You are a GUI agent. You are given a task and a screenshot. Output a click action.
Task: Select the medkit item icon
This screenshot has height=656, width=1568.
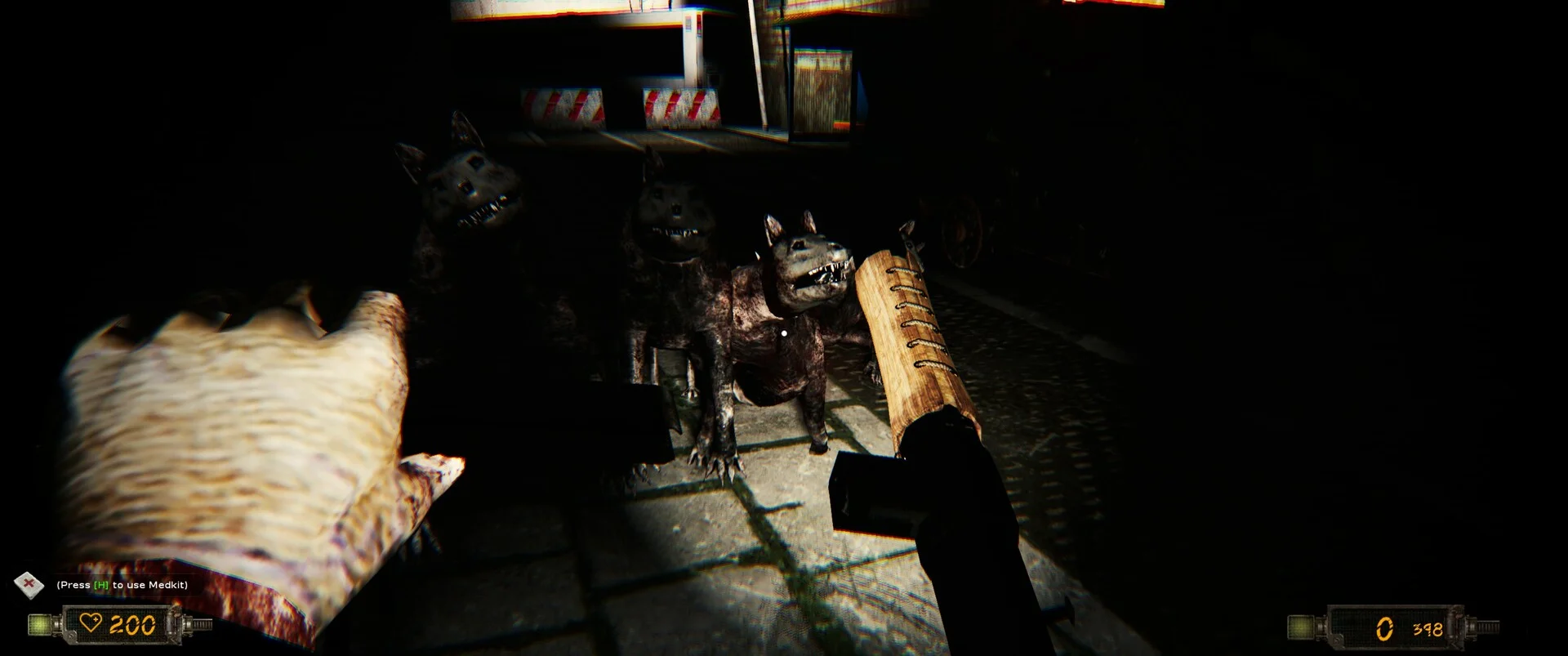(x=30, y=584)
